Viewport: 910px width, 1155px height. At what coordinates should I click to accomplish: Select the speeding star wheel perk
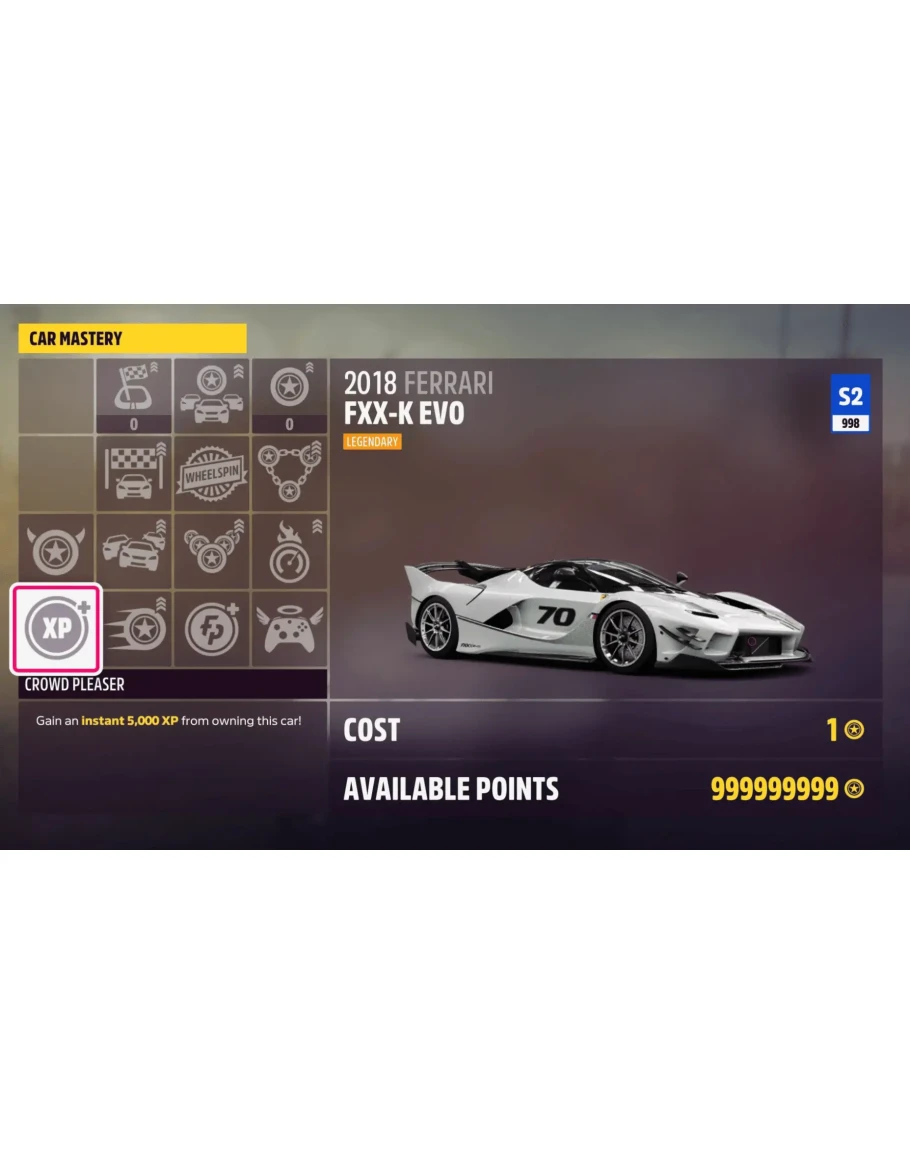point(134,628)
